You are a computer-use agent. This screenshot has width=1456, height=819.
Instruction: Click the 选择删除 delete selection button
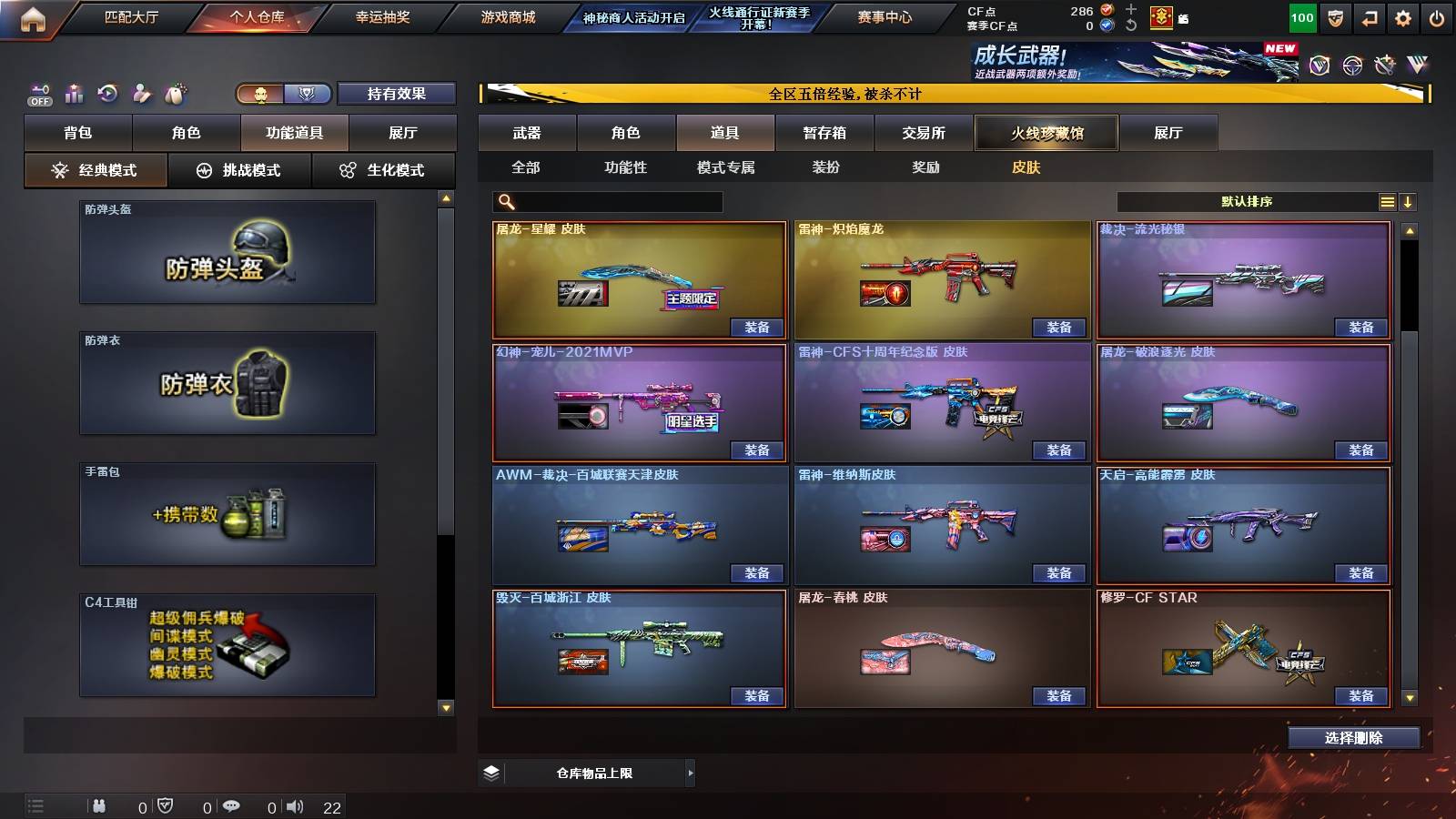coord(1353,737)
